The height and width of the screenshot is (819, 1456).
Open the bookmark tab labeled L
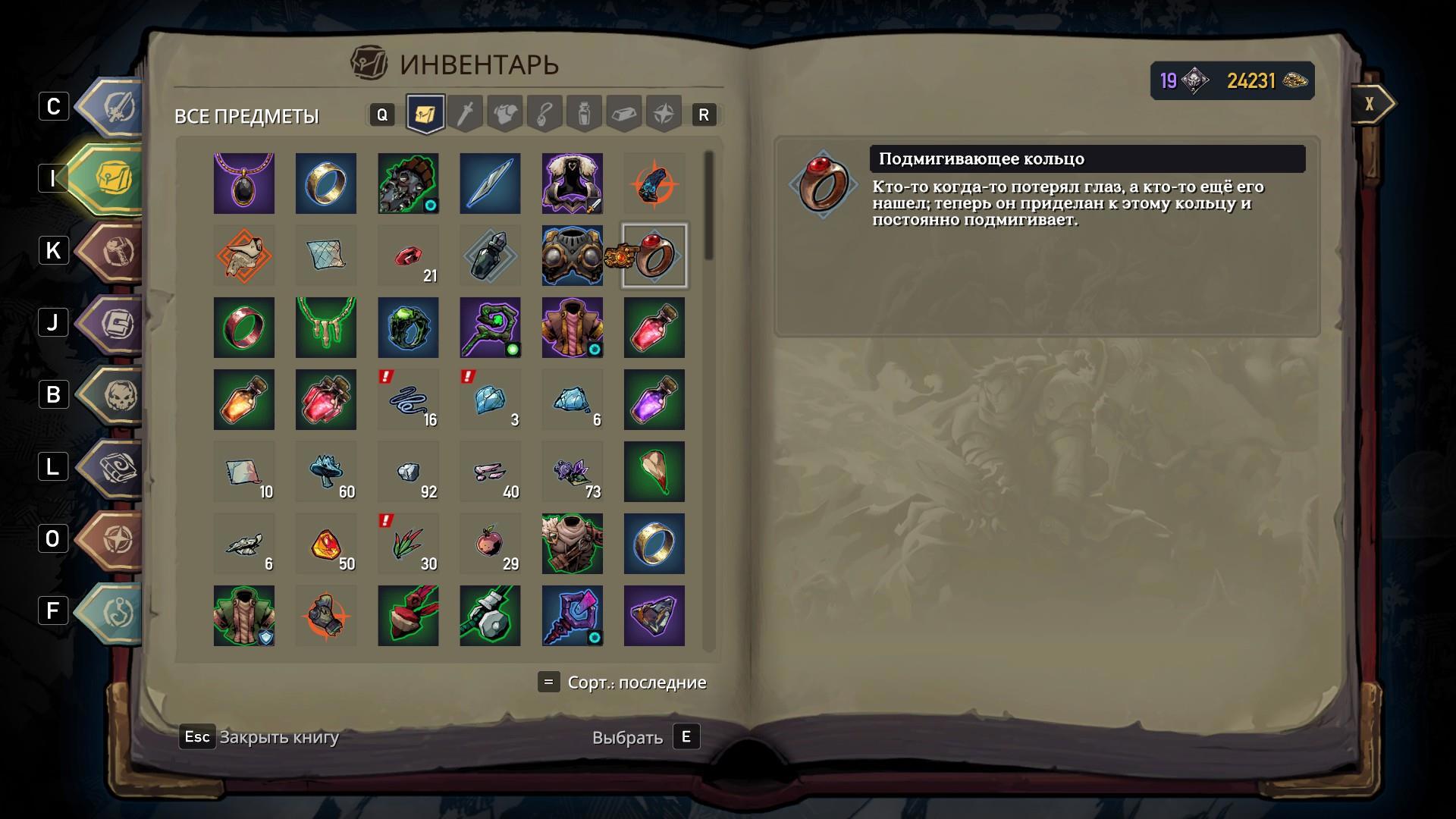tap(114, 466)
